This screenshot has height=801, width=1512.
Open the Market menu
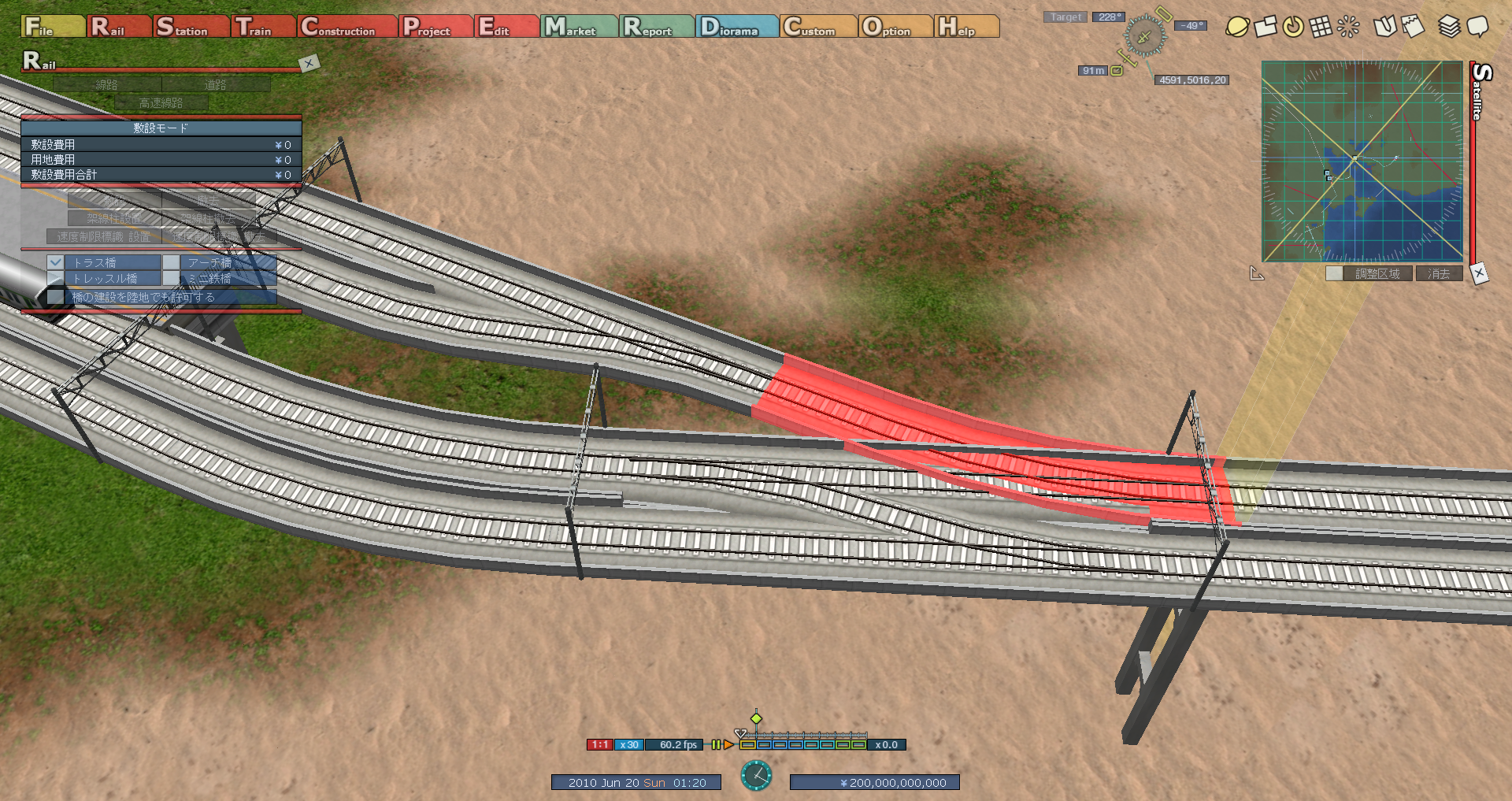click(x=580, y=27)
